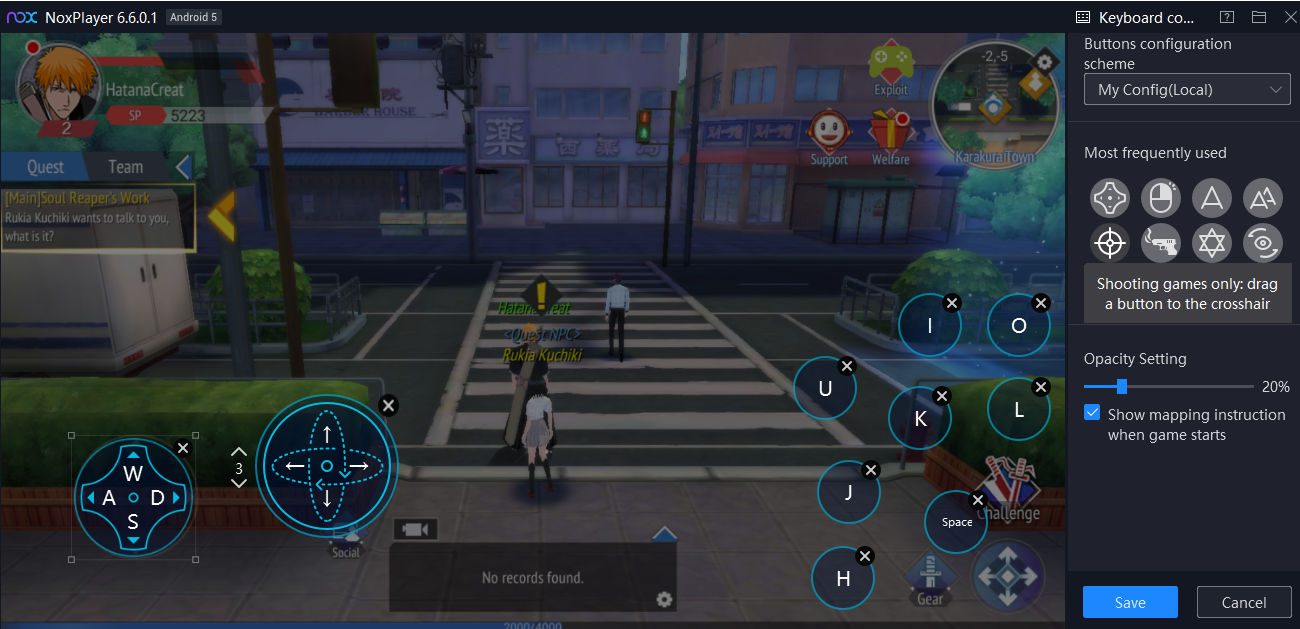
Task: Close the NoxPlayer keyboard control panel
Action: click(1289, 17)
